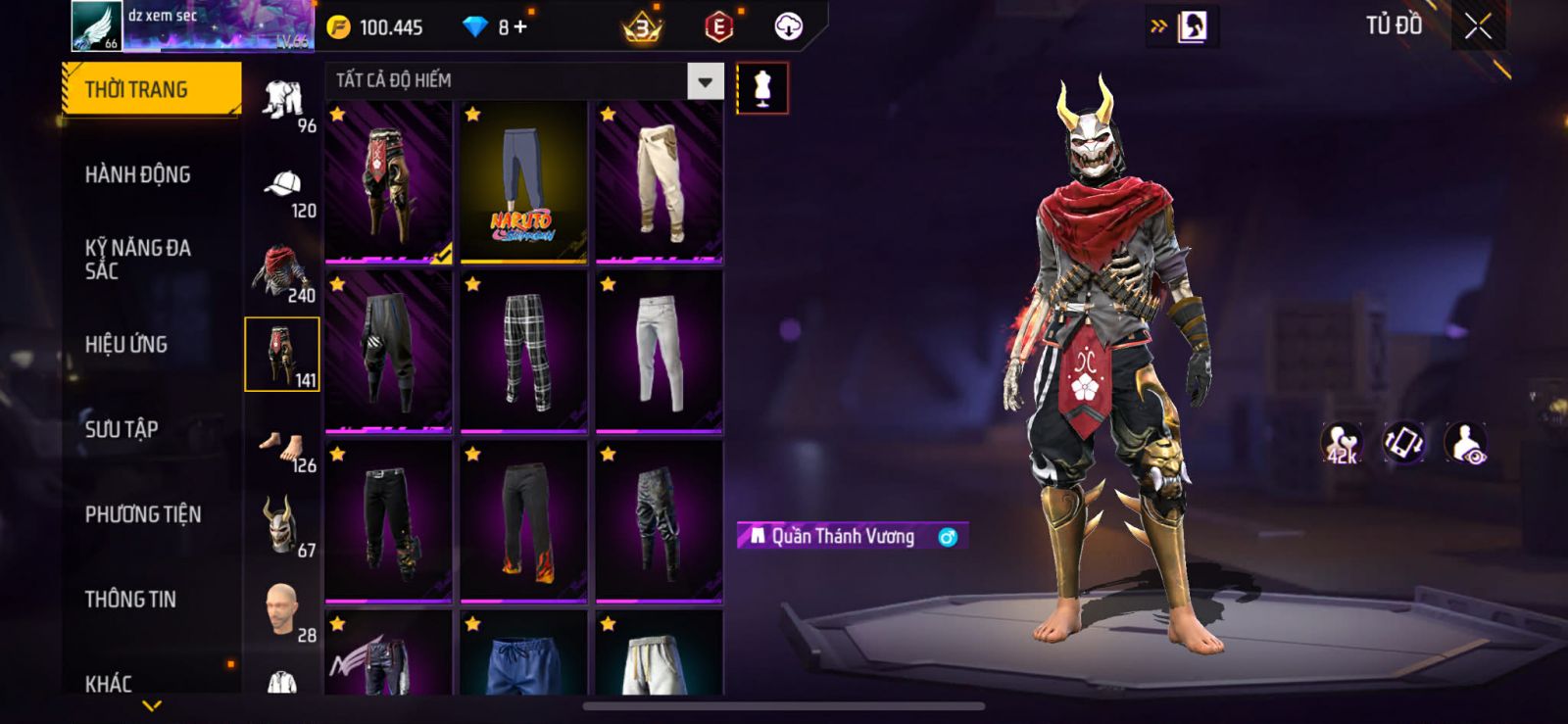Tap the eye-and-character visibility icon

point(1466,443)
